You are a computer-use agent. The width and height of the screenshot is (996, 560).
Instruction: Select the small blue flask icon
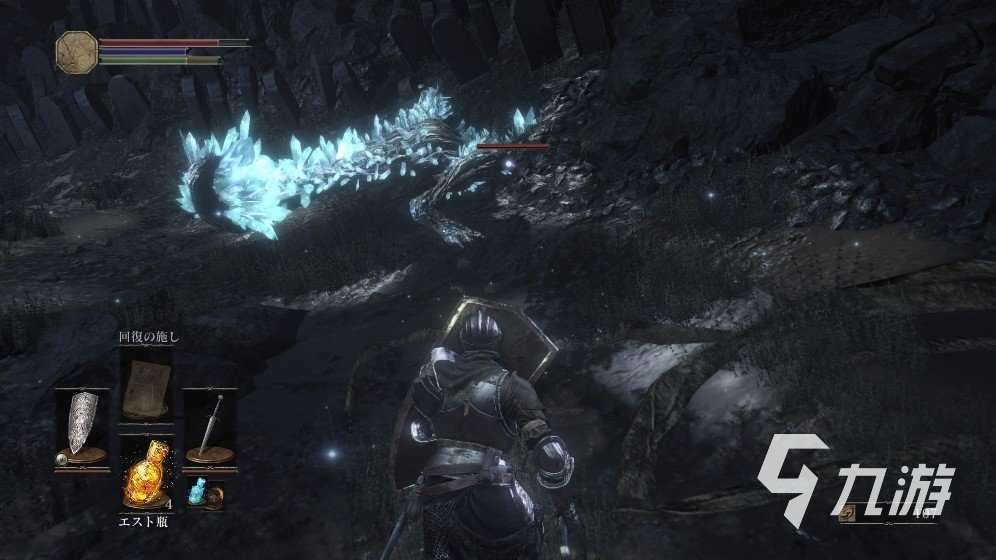197,493
